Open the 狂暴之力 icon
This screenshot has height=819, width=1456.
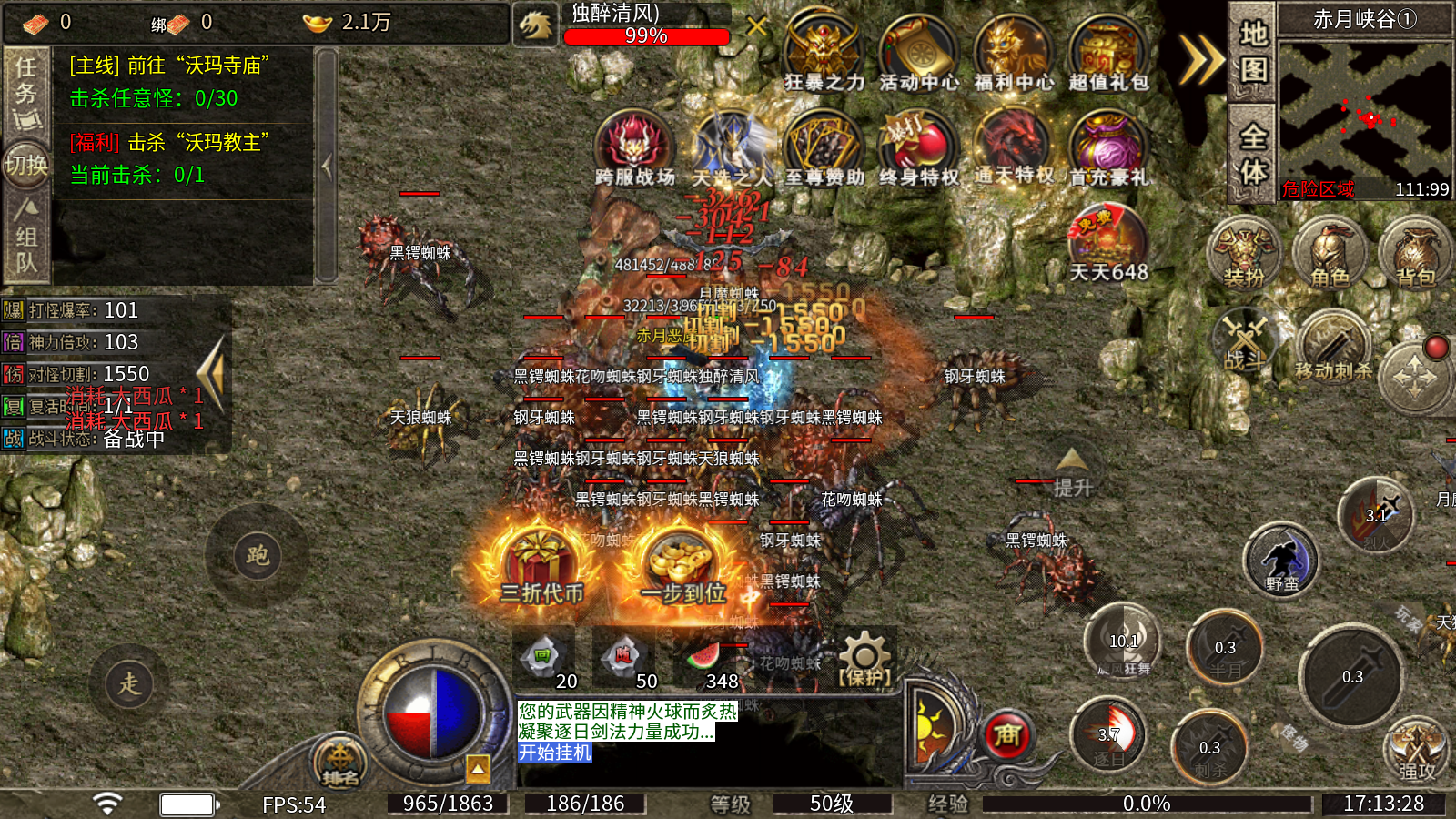(824, 53)
